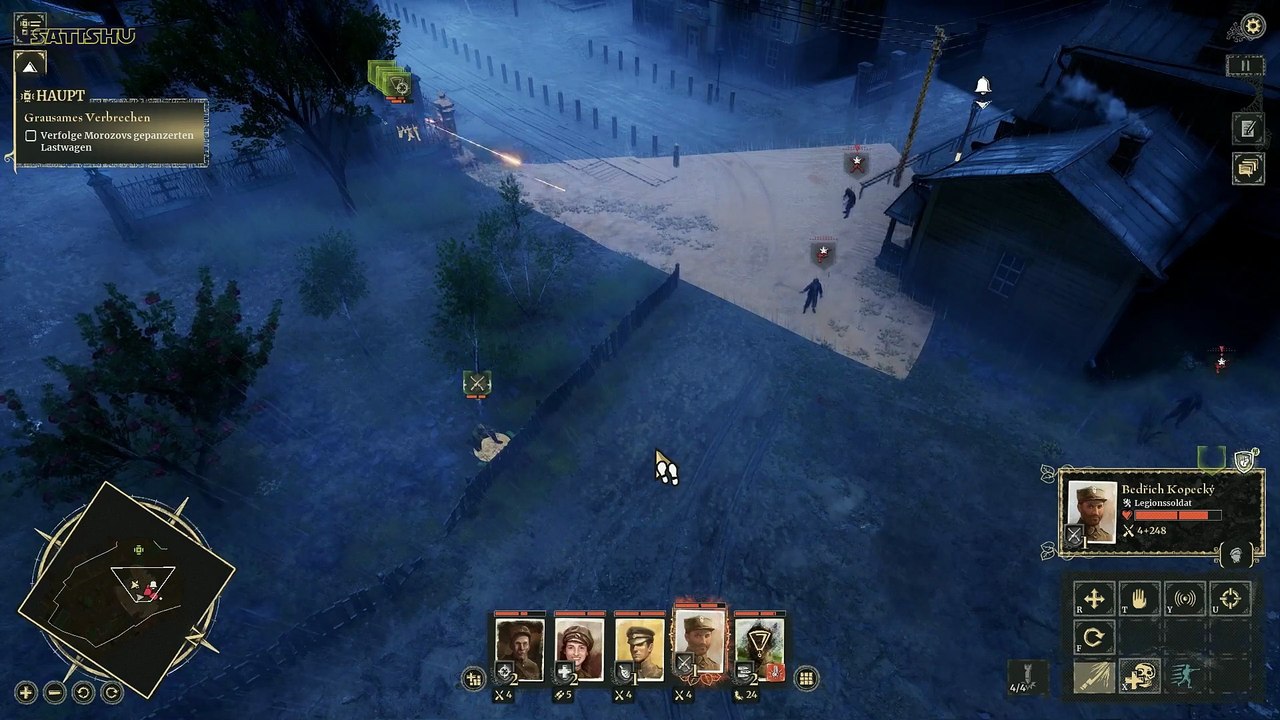The image size is (1280, 720).
Task: Open the message log icon
Action: pyautogui.click(x=1247, y=167)
